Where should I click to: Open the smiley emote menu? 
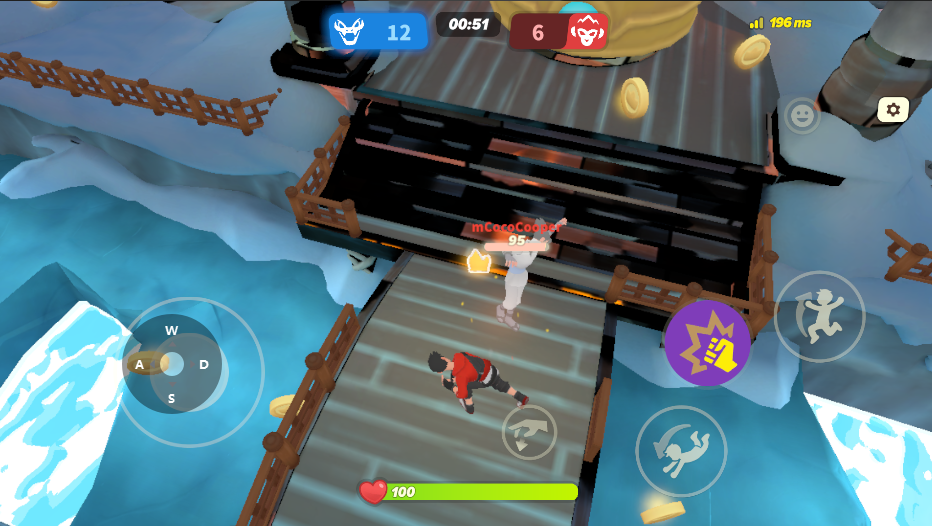tap(801, 115)
